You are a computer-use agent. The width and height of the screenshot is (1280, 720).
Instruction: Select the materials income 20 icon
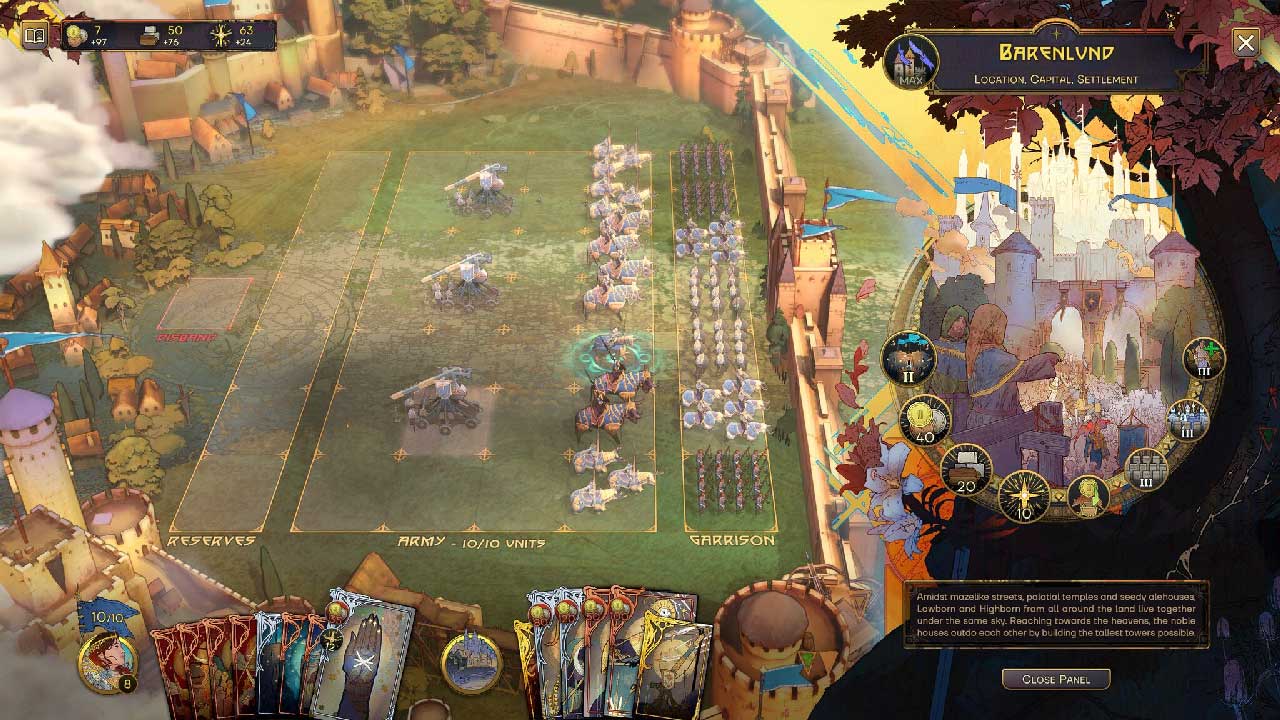coord(966,469)
